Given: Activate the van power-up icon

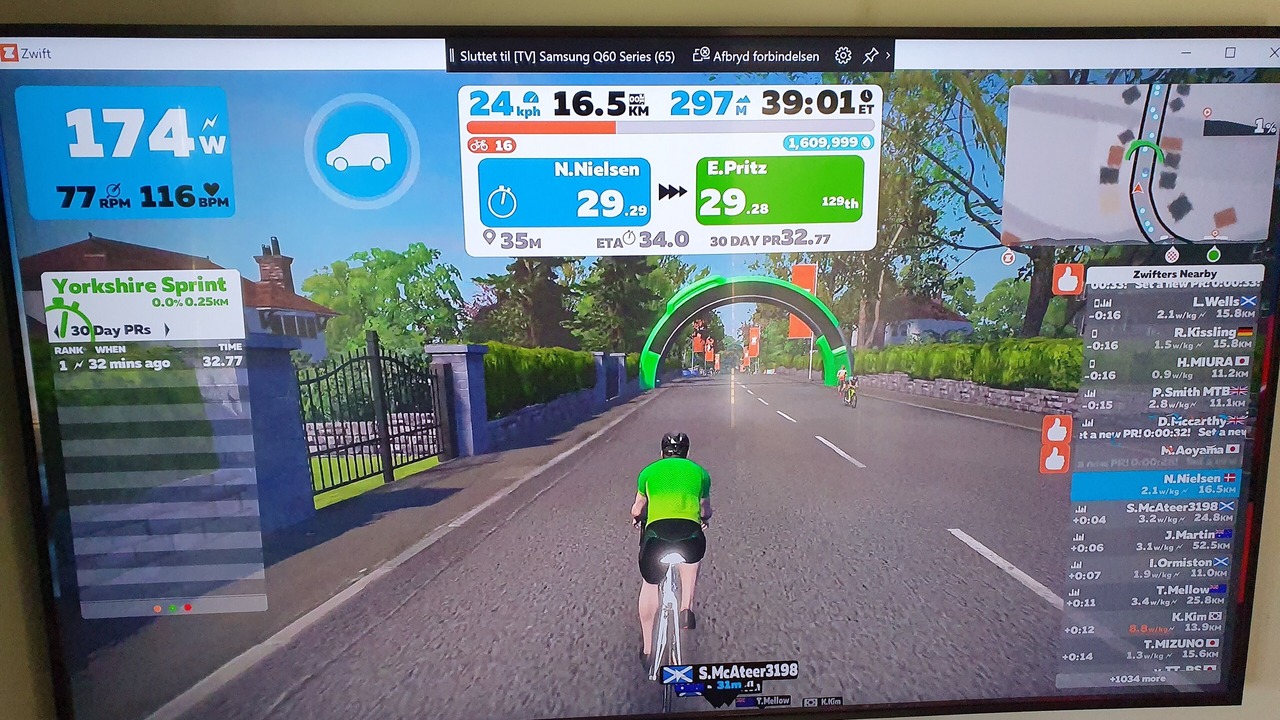Looking at the screenshot, I should (x=361, y=151).
